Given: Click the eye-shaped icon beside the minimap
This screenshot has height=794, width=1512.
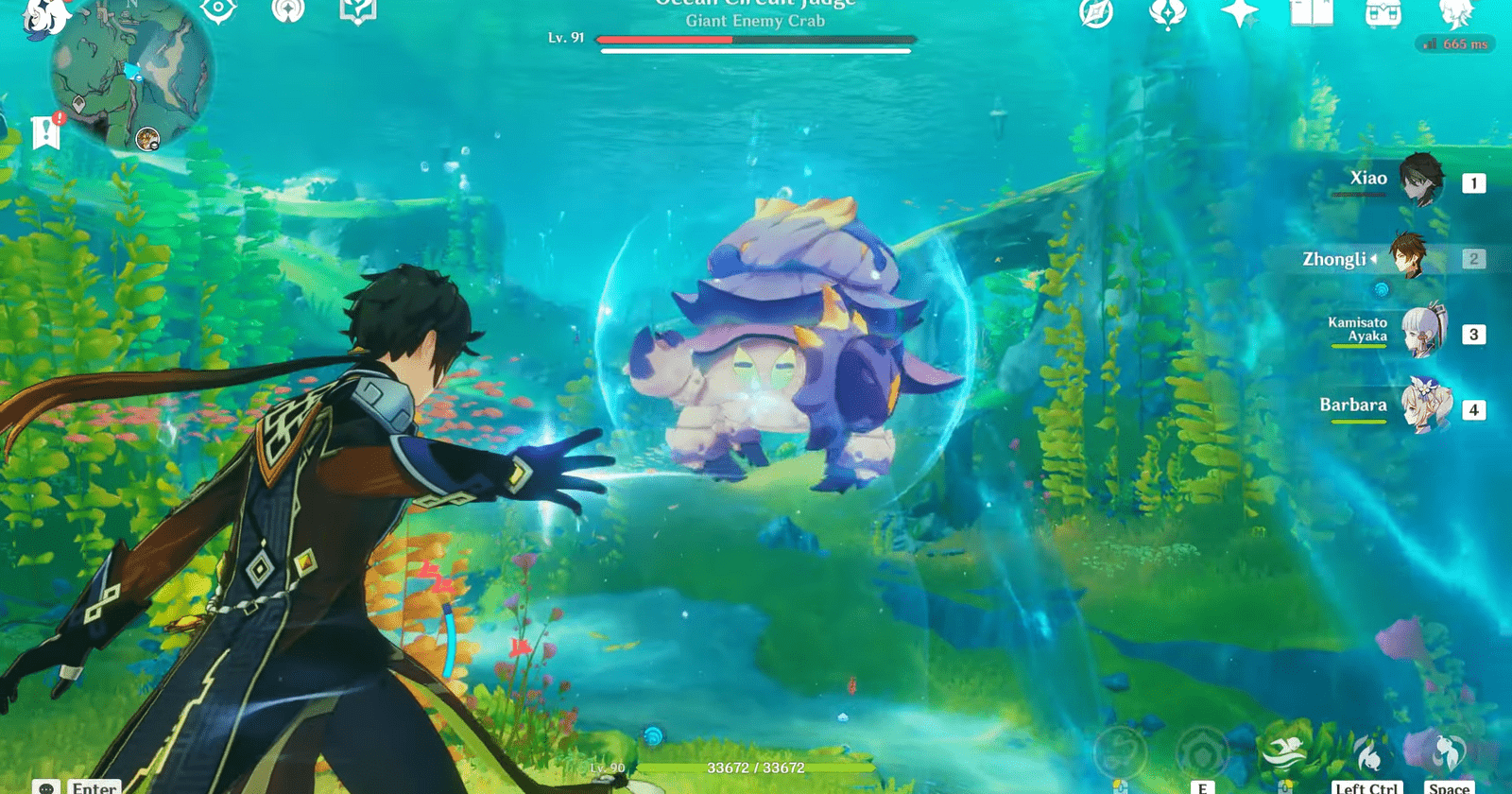Looking at the screenshot, I should pyautogui.click(x=218, y=11).
